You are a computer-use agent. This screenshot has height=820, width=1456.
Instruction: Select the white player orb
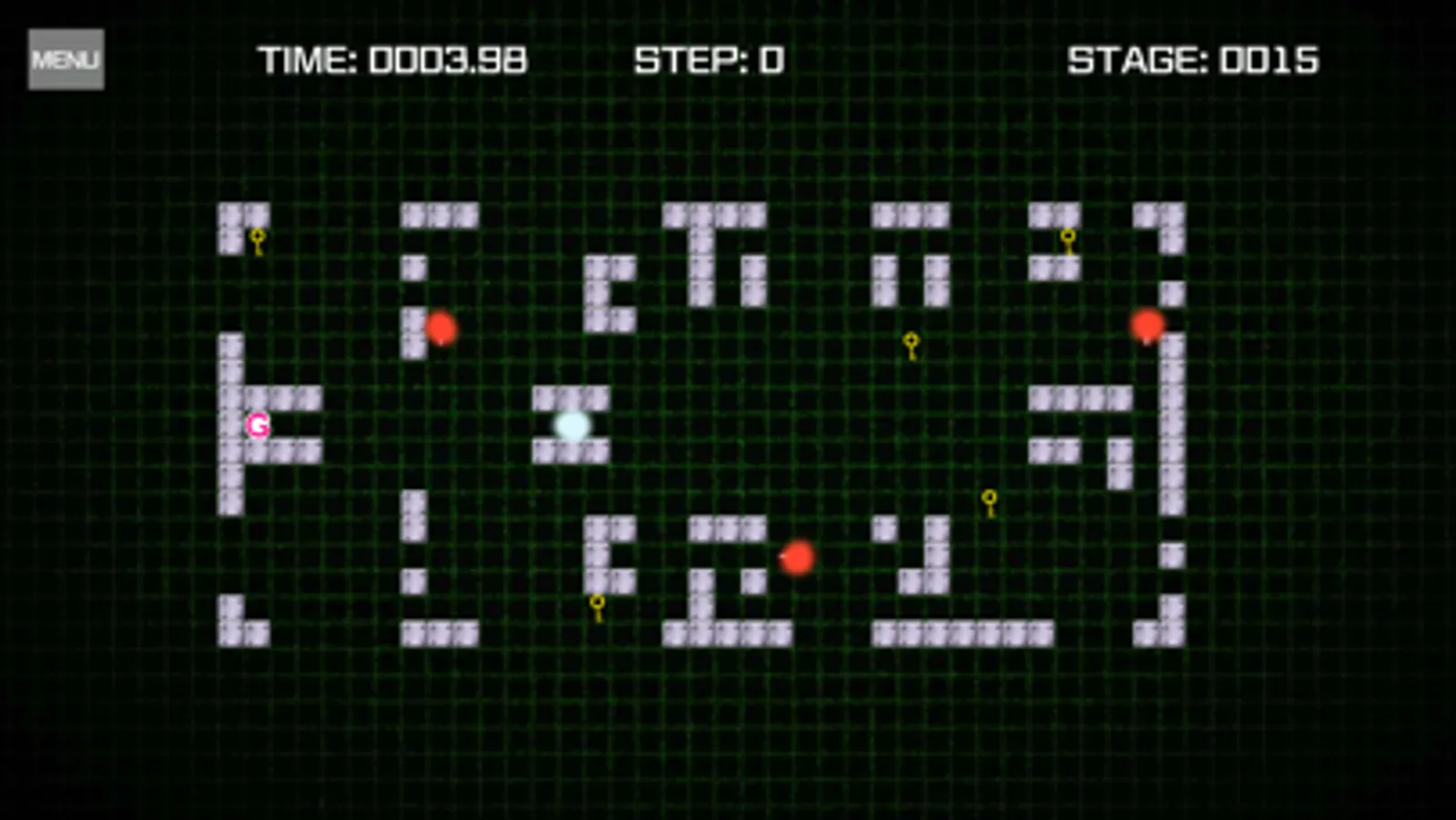572,425
